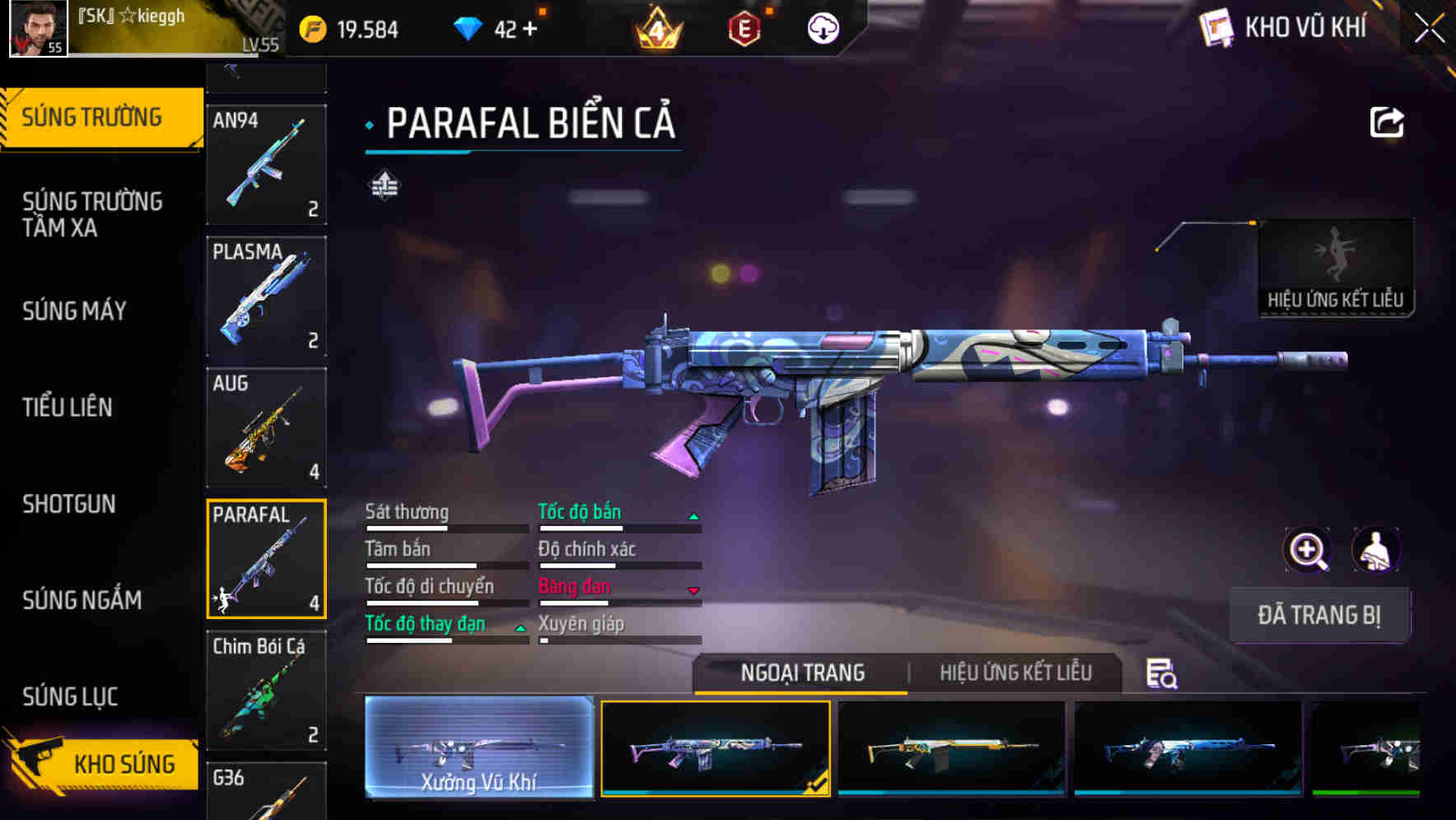Viewport: 1456px width, 820px height.
Task: Click the KHO VŨ KHÍ book icon
Action: 1218,27
